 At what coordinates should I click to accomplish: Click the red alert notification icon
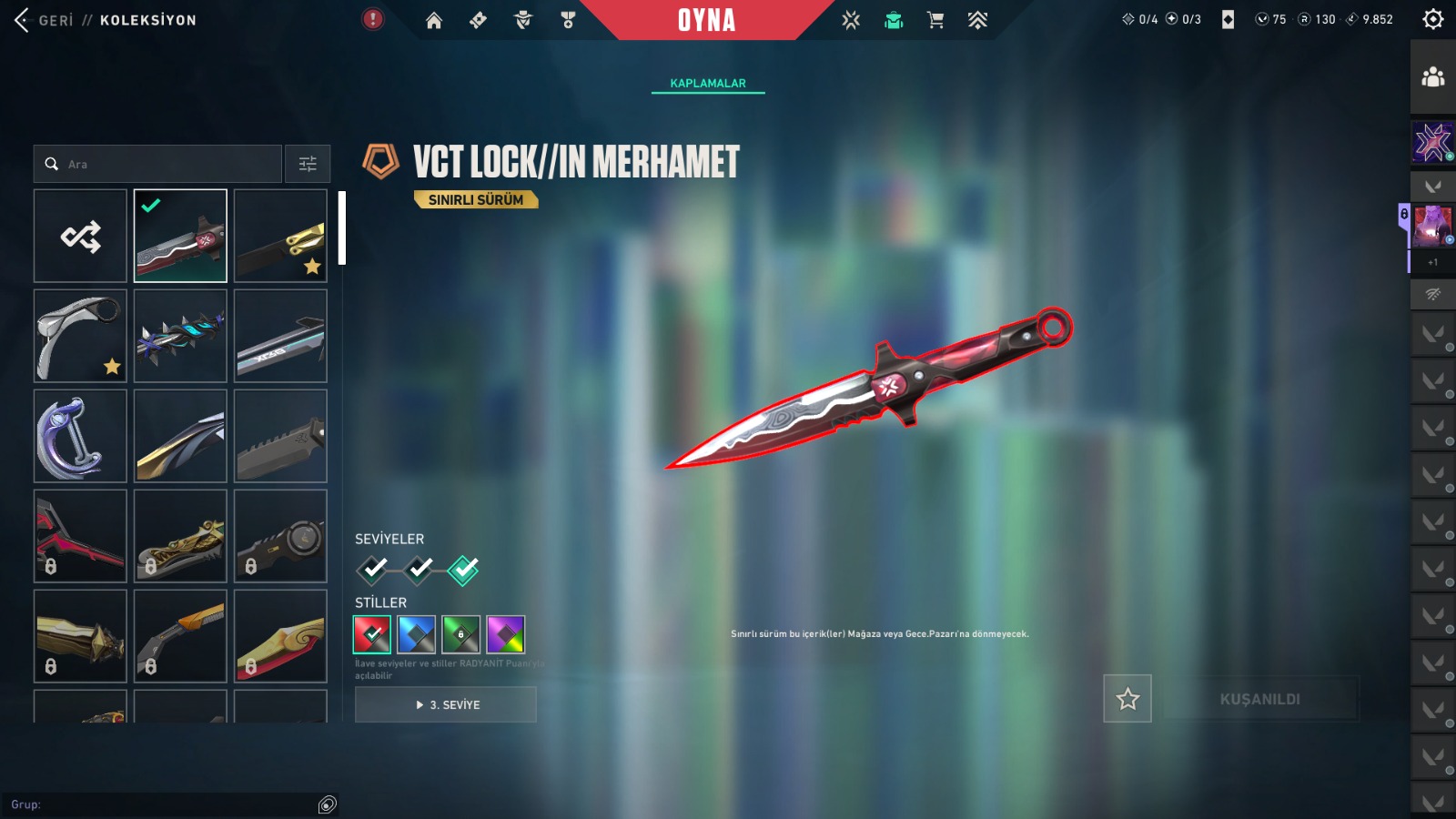pyautogui.click(x=373, y=19)
